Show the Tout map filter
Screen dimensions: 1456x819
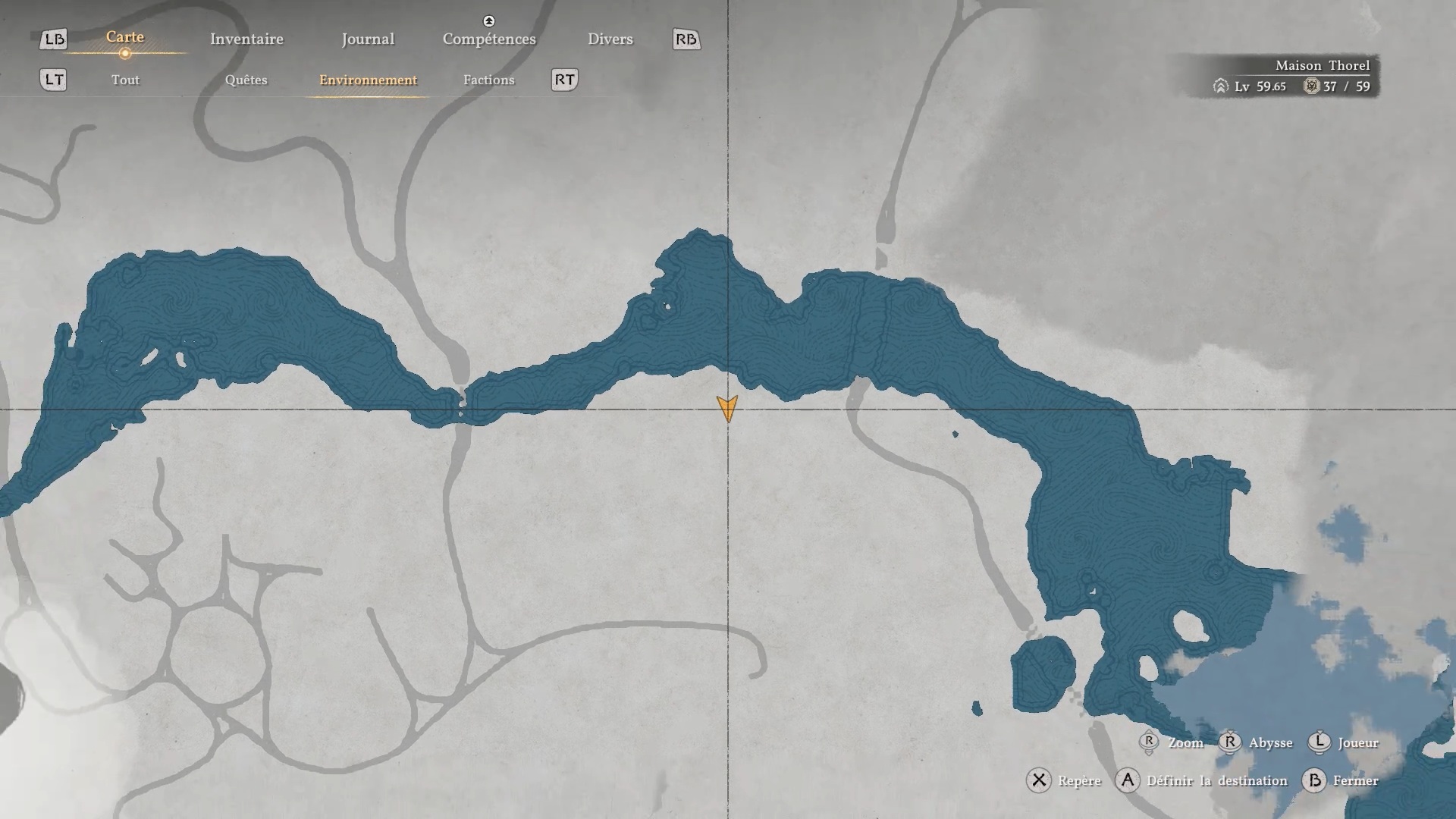[x=125, y=80]
